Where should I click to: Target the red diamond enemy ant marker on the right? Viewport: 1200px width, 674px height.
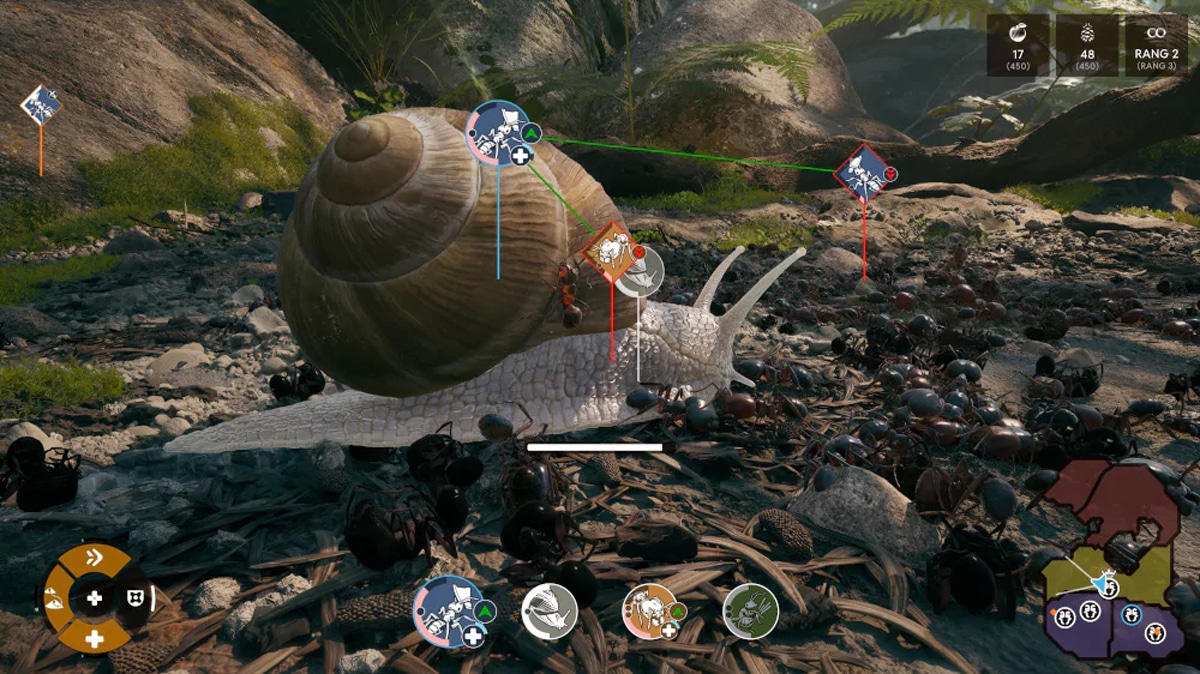click(862, 173)
